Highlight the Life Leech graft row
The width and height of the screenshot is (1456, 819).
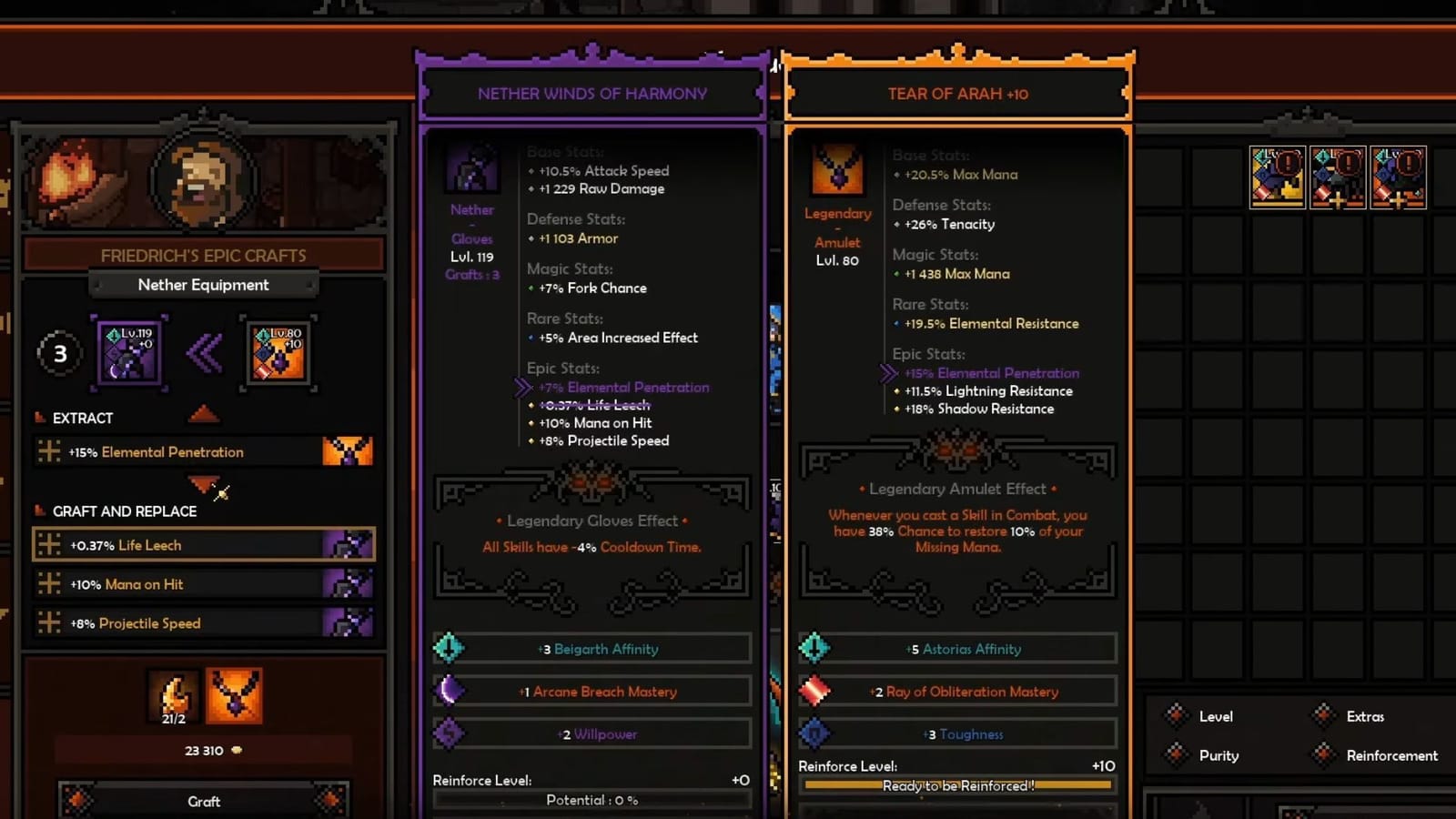point(204,544)
